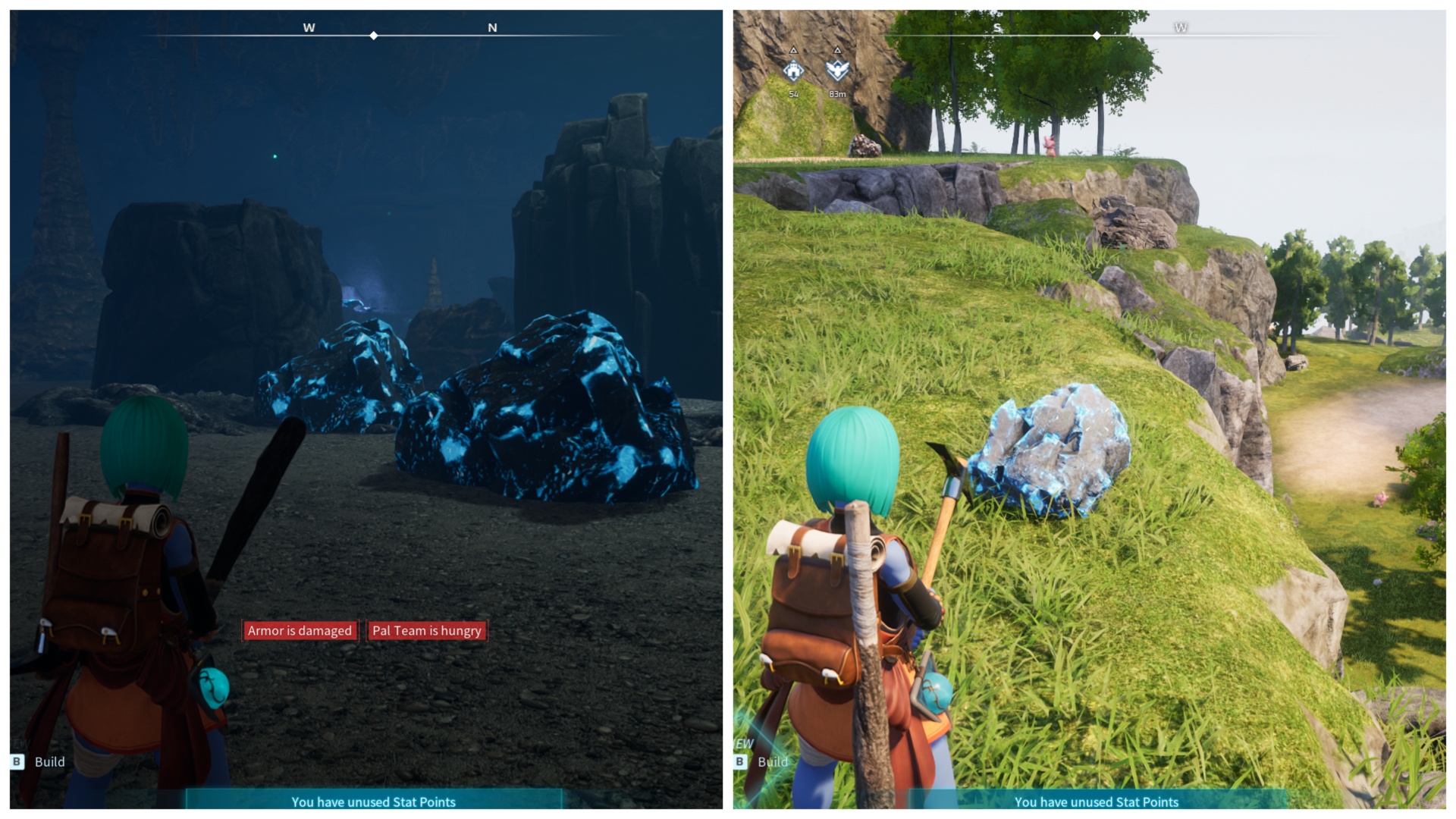1456x819 pixels.
Task: Click the unused Stat Points banner on the left
Action: click(375, 802)
